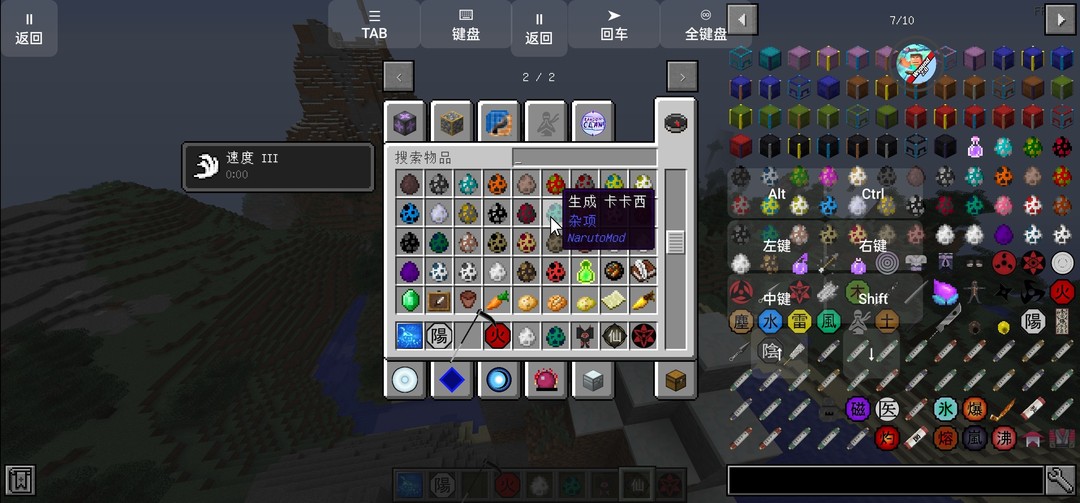Switch to the blue diamond creative tab
This screenshot has width=1080, height=503.
(452, 380)
